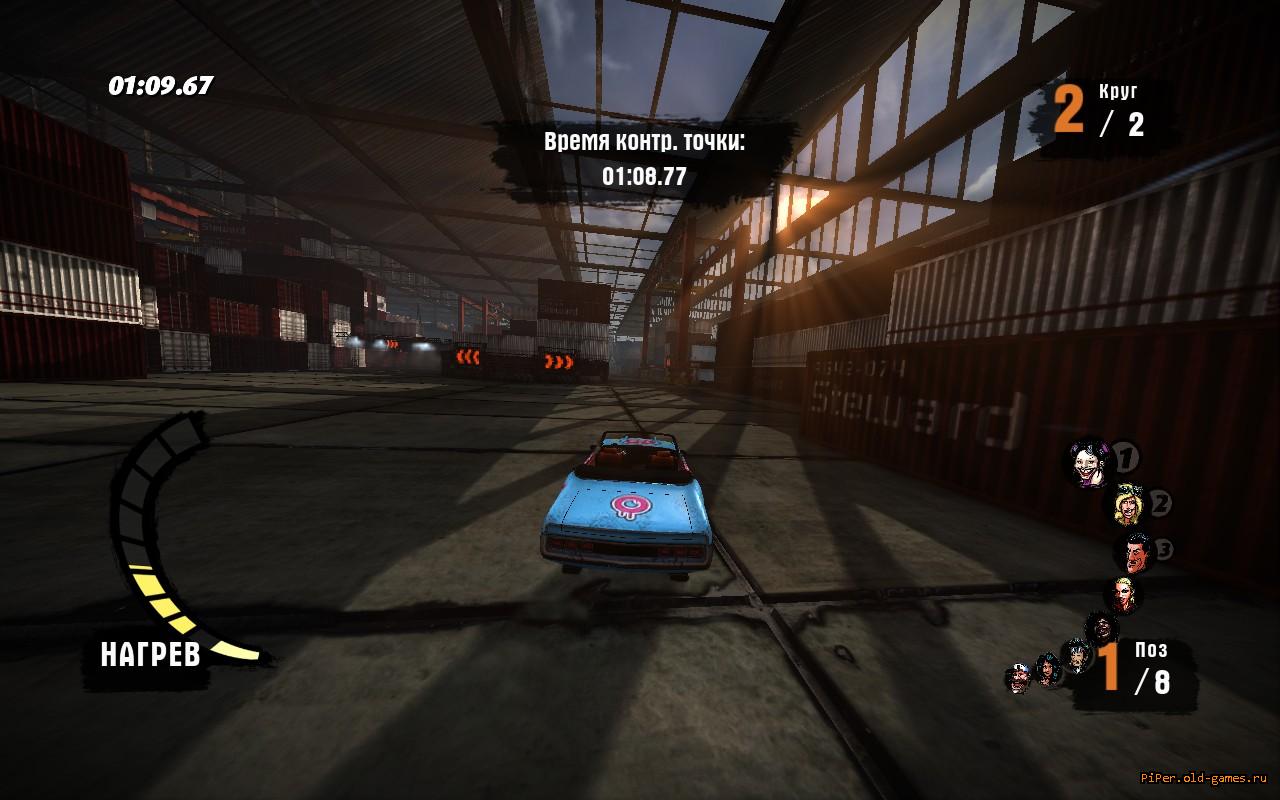Select the racer portrait wearing a white cap

coord(1017,679)
